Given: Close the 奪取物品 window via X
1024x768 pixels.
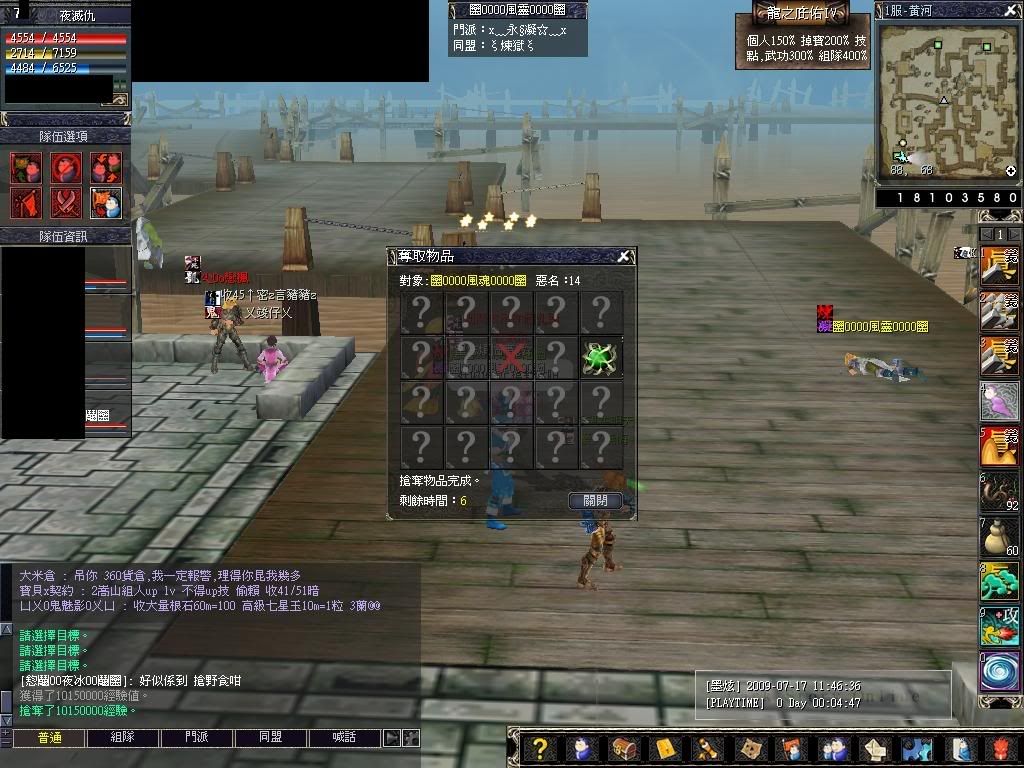Looking at the screenshot, I should (623, 257).
